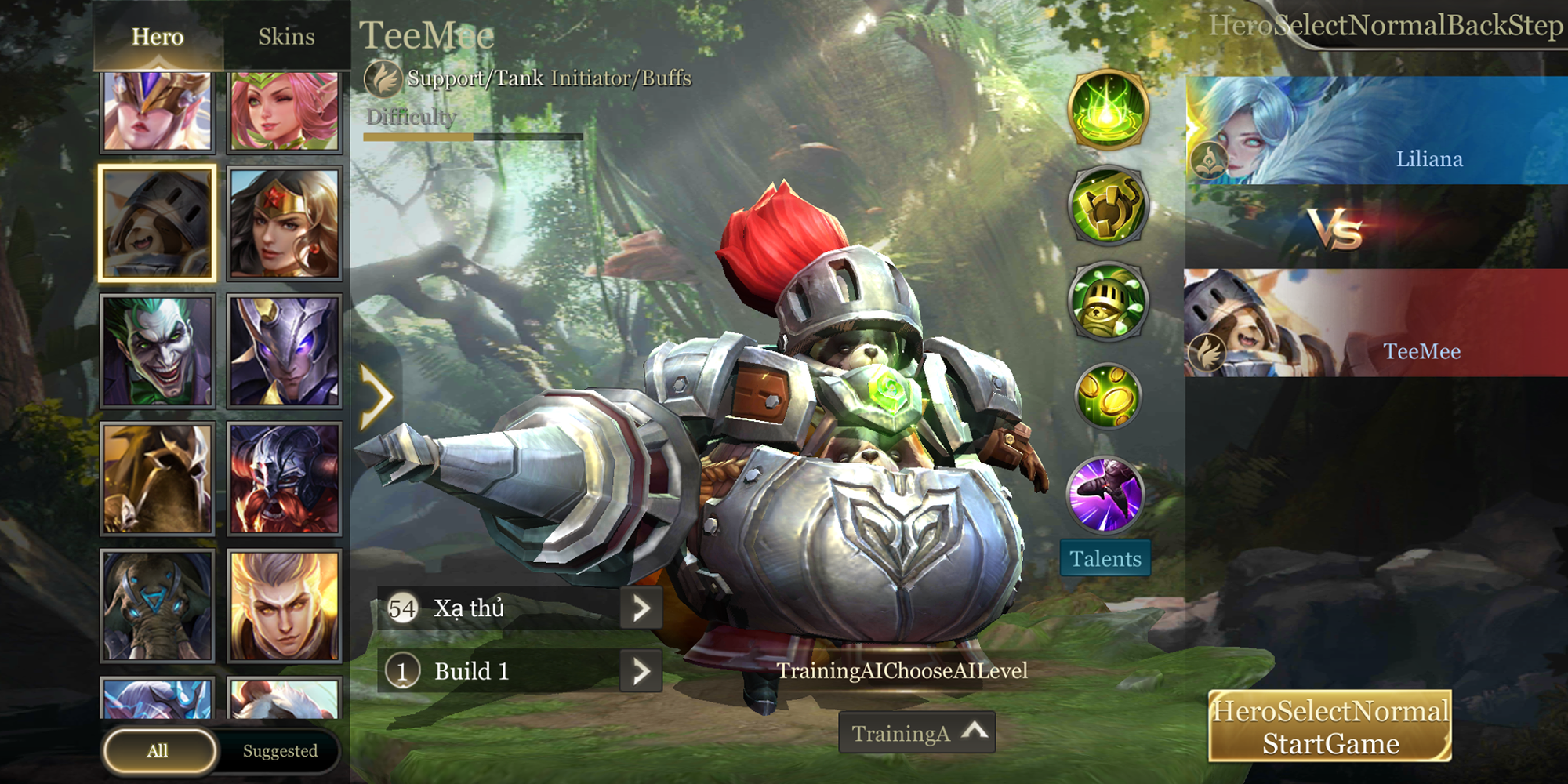Screen dimensions: 1568x784
Task: Open the Xạ thủ arcana page selector
Action: [641, 608]
